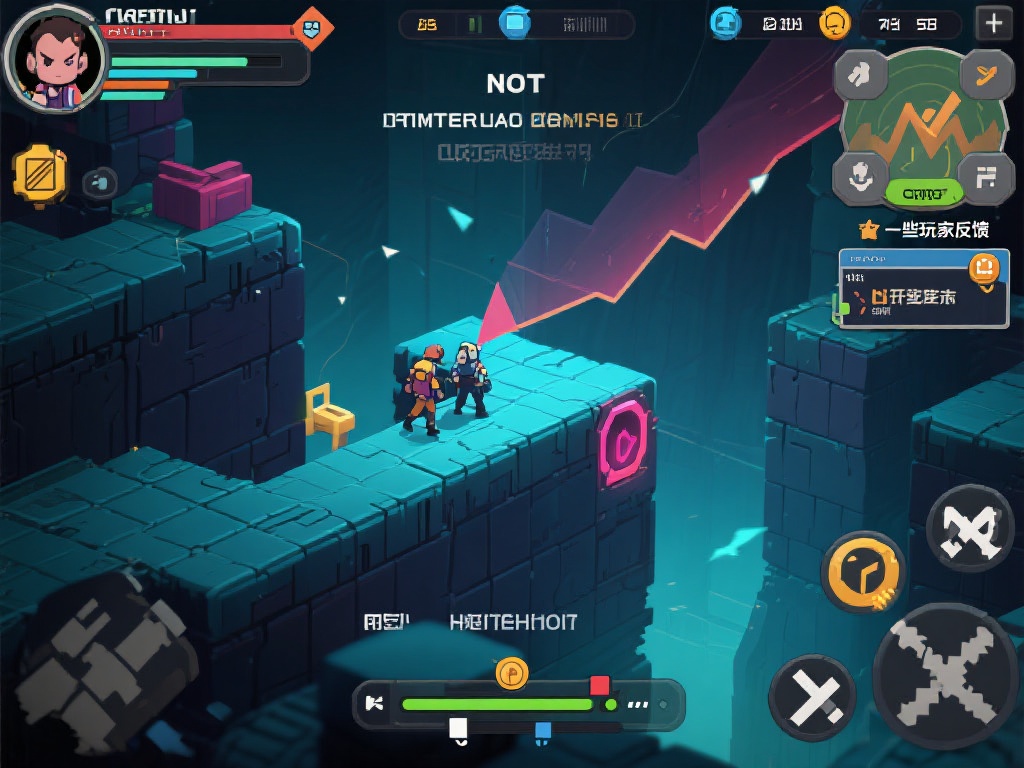Open the blue-bordered notification card

click(x=923, y=289)
